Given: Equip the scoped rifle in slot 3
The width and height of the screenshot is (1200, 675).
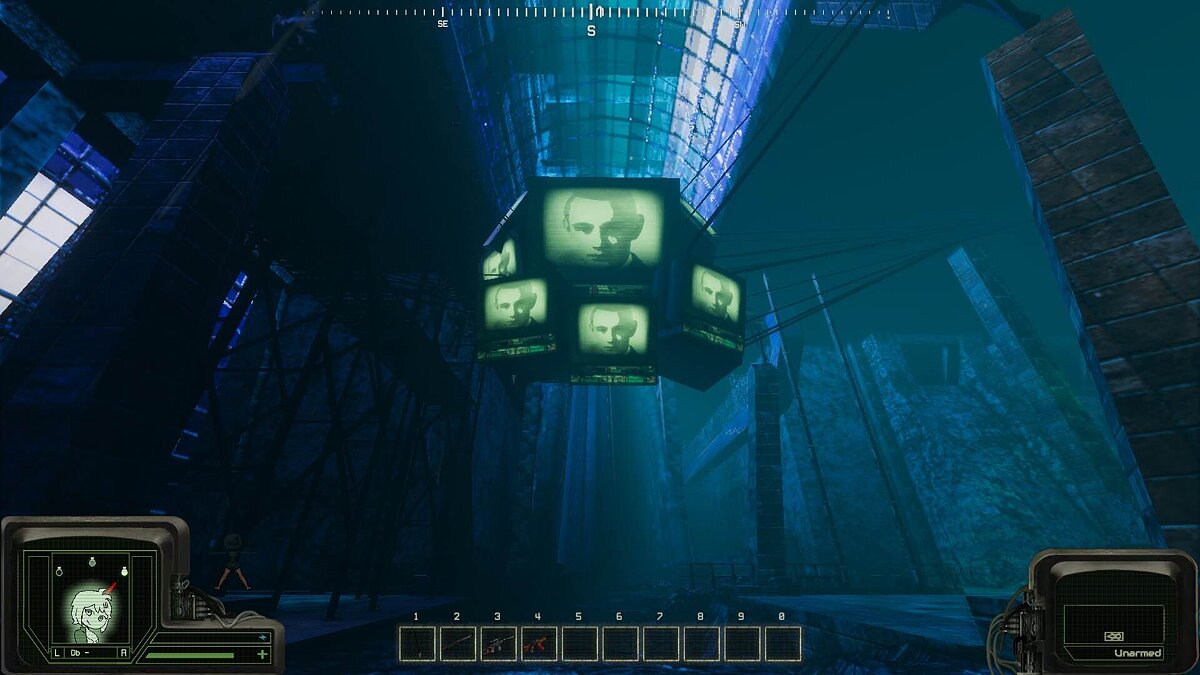Looking at the screenshot, I should tap(498, 643).
